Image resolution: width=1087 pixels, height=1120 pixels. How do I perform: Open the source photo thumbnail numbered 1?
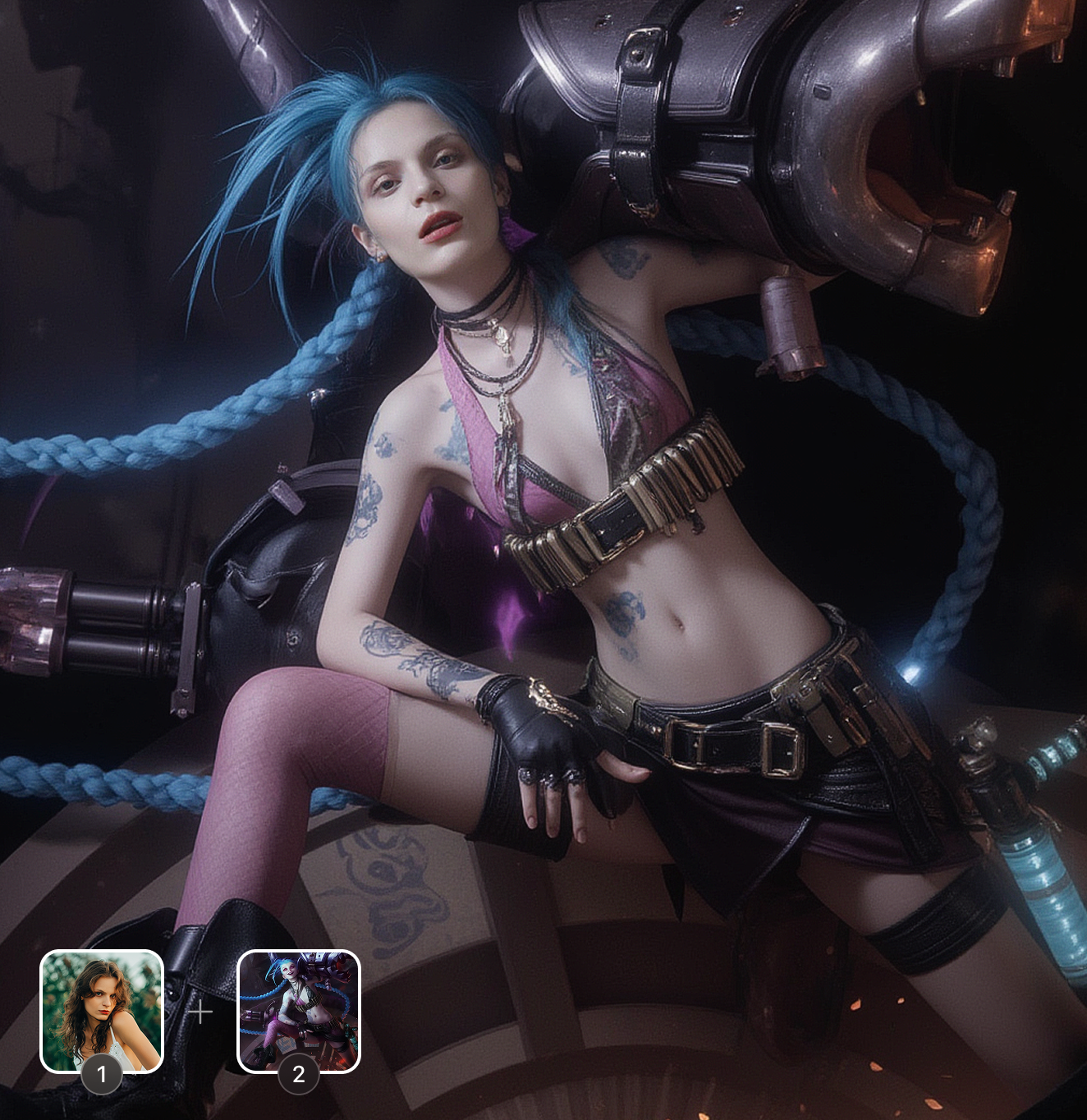click(102, 1011)
